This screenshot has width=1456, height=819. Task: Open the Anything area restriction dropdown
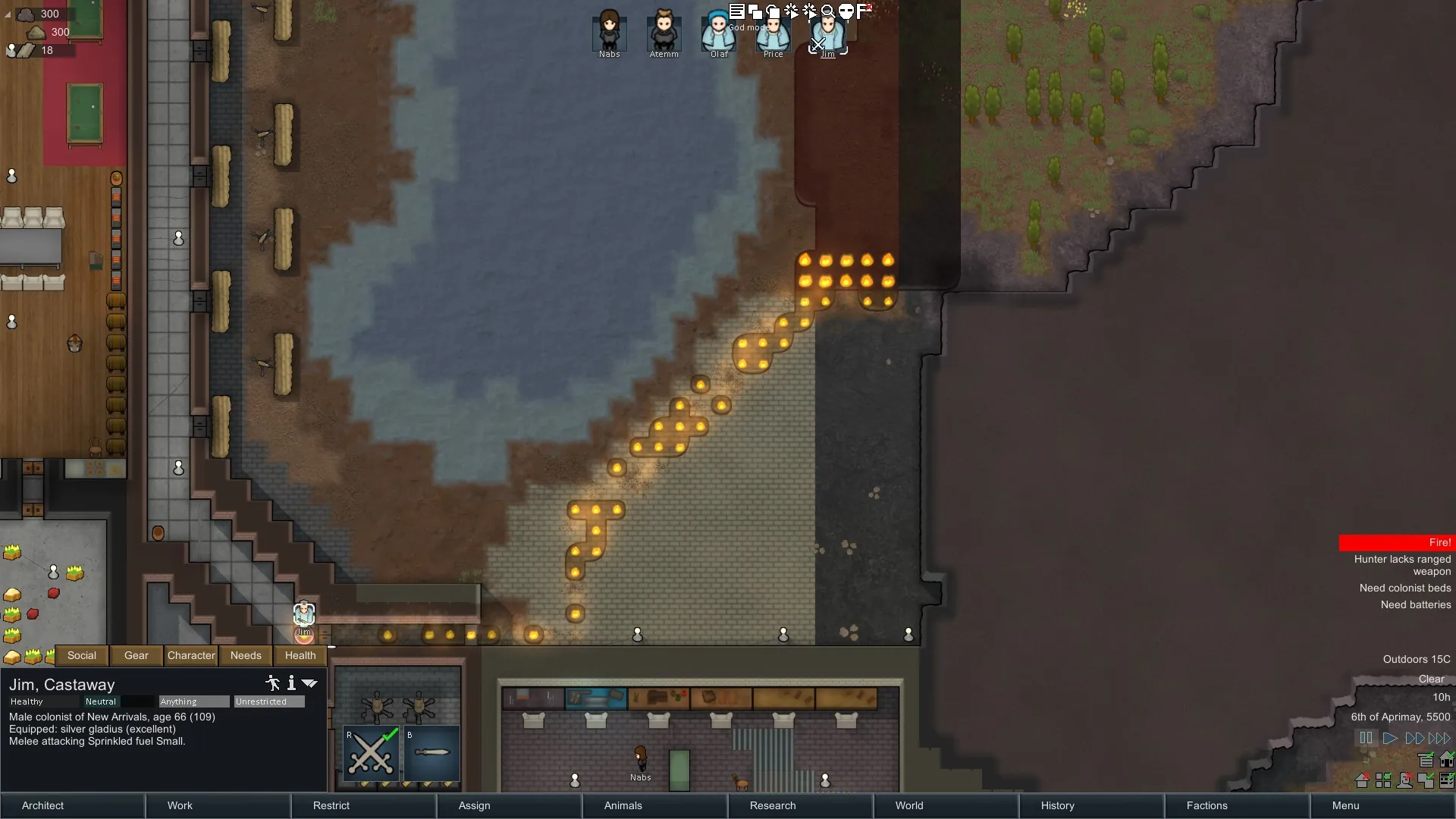click(193, 701)
